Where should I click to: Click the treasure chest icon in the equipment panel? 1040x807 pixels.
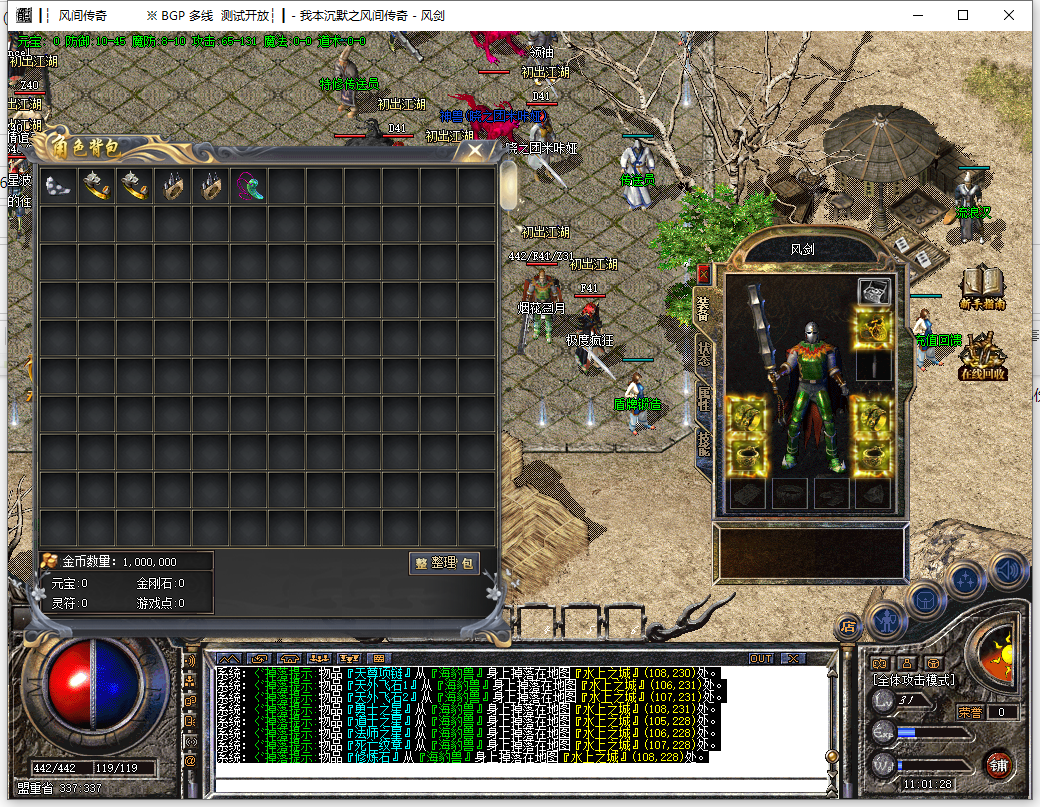tap(874, 292)
